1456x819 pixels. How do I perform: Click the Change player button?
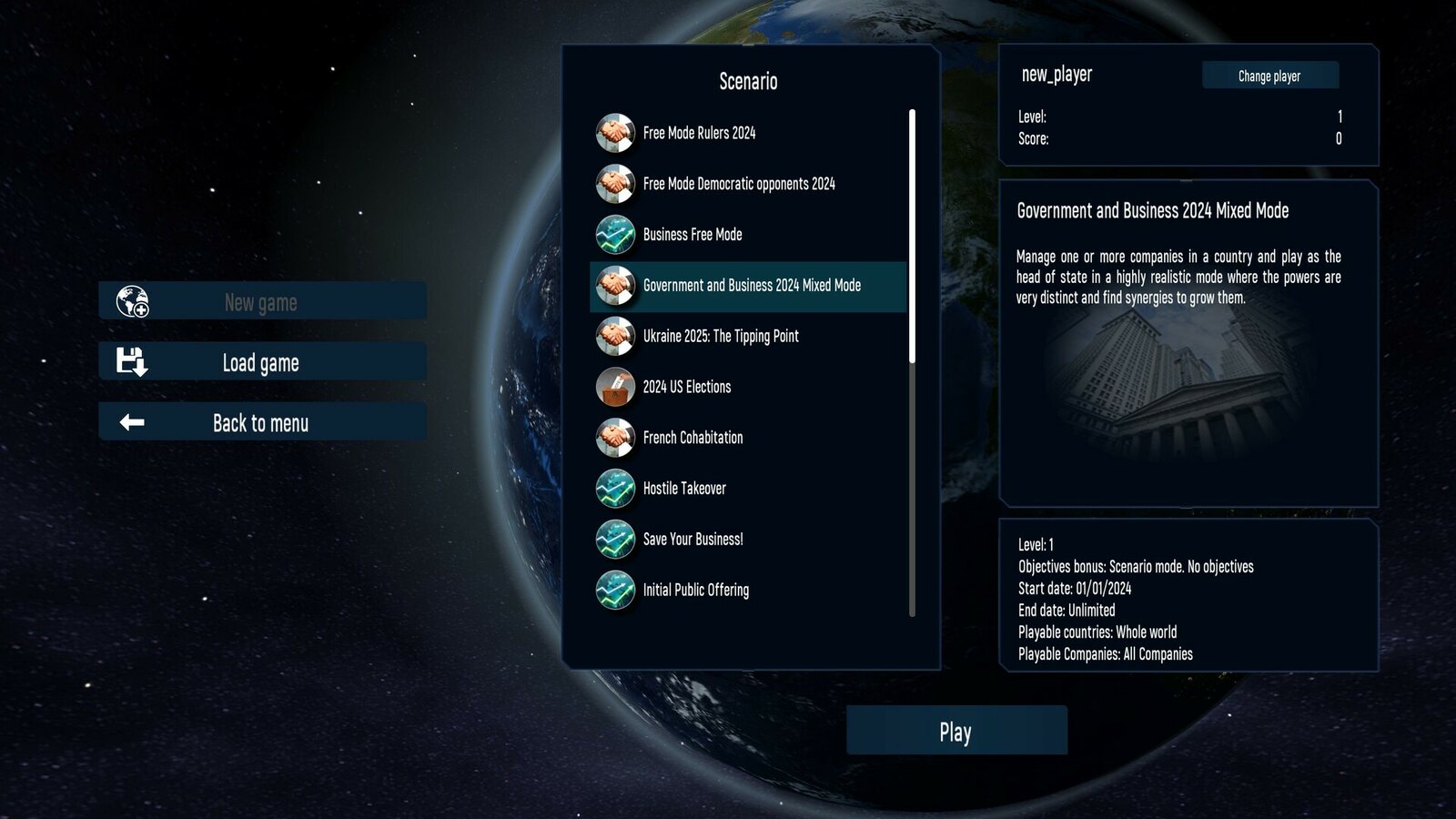coord(1269,76)
